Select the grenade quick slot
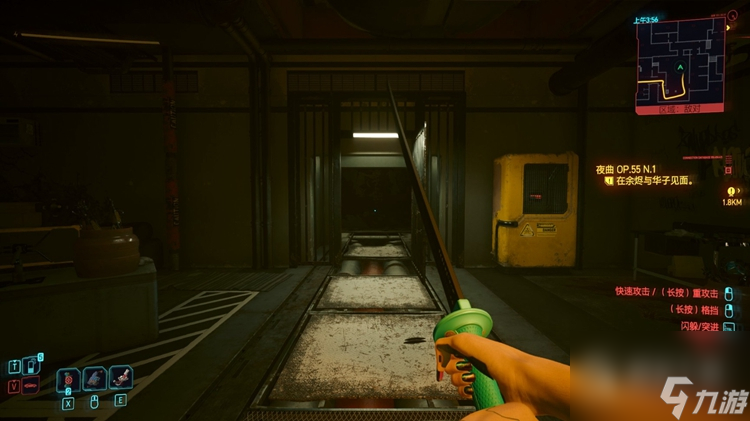 pos(68,379)
